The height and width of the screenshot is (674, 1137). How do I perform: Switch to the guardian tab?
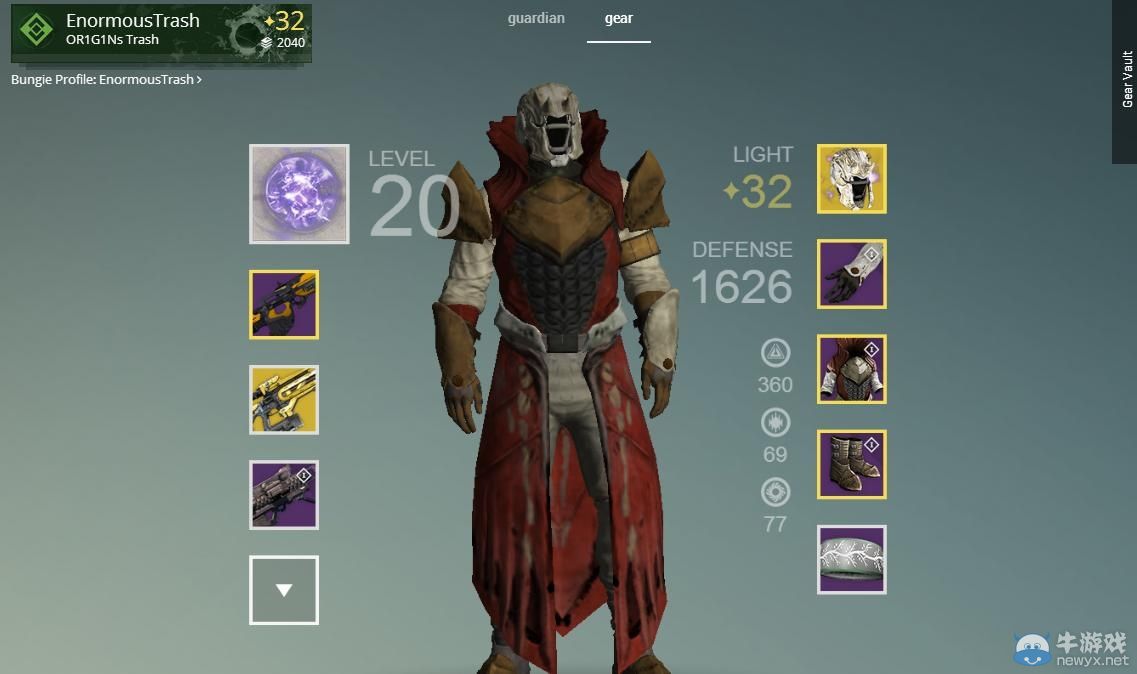pyautogui.click(x=536, y=19)
